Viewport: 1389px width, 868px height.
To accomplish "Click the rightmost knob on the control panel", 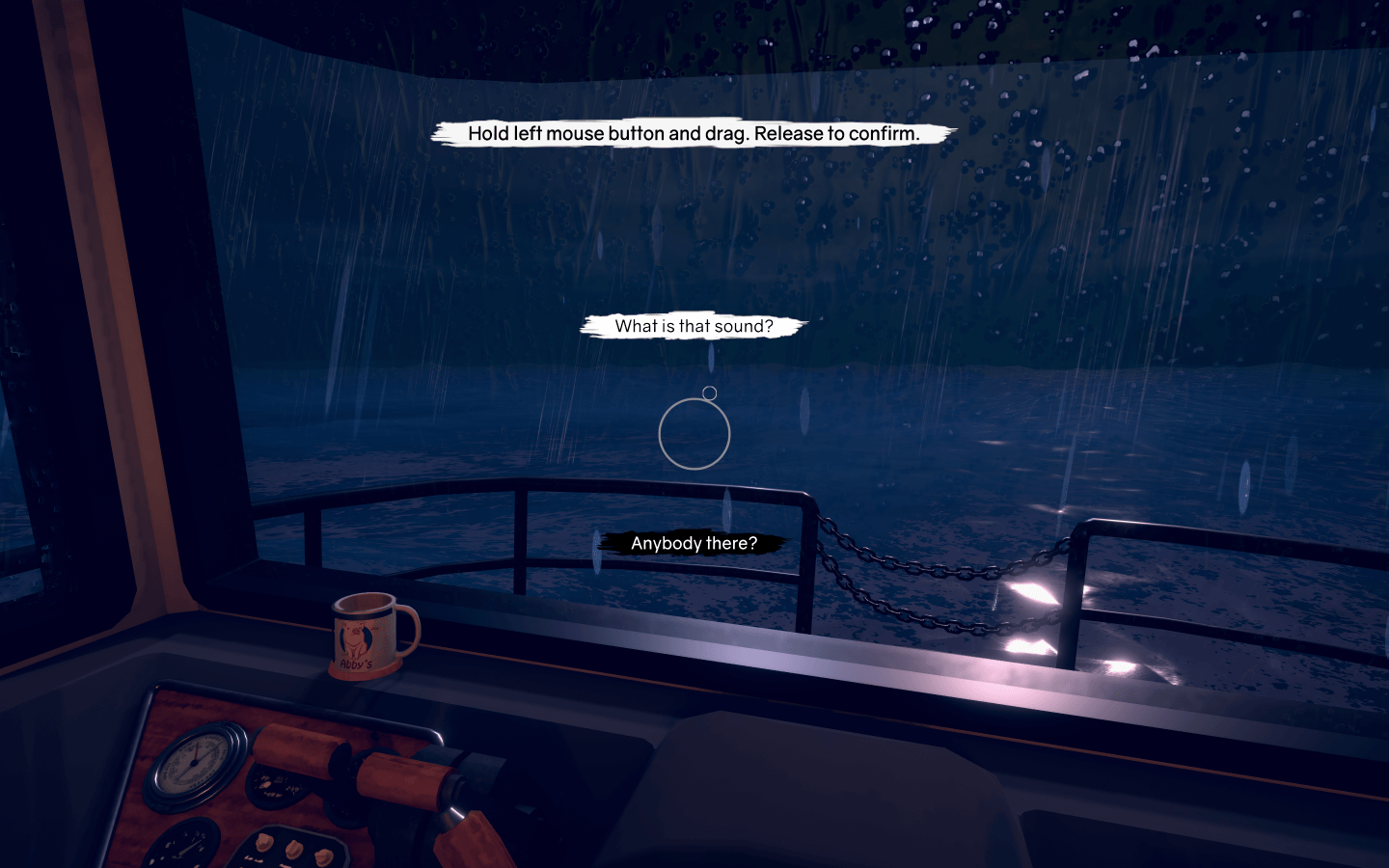I will pyautogui.click(x=323, y=858).
